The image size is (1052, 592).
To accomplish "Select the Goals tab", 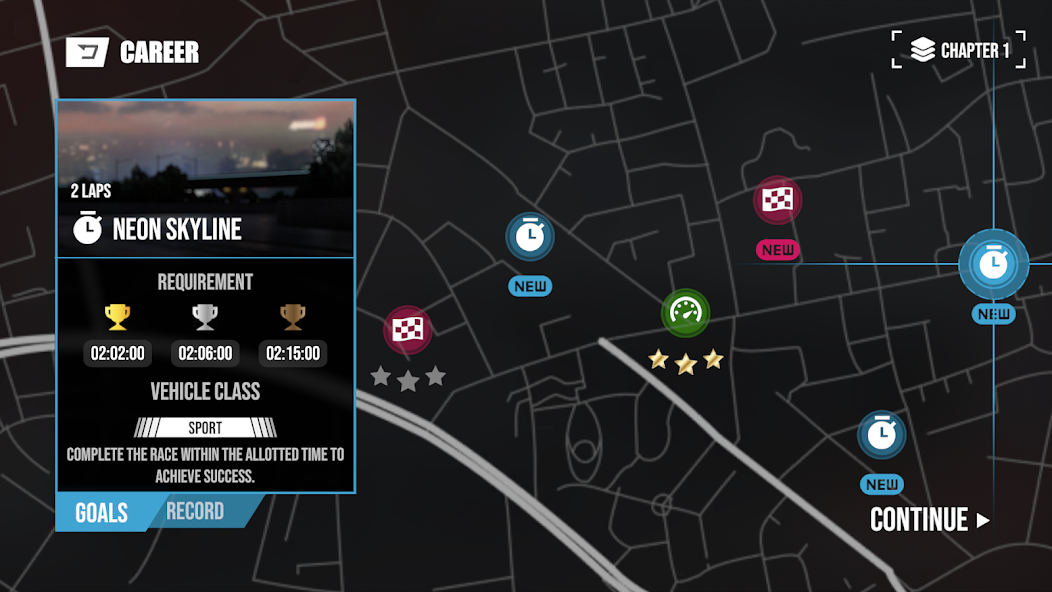I will click(101, 513).
